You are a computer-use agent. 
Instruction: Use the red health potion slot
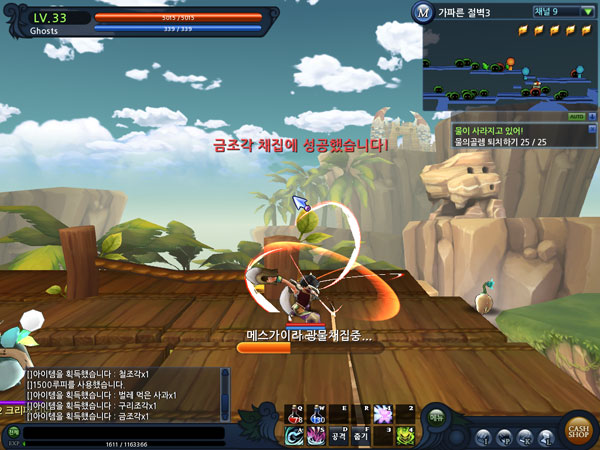pos(295,415)
